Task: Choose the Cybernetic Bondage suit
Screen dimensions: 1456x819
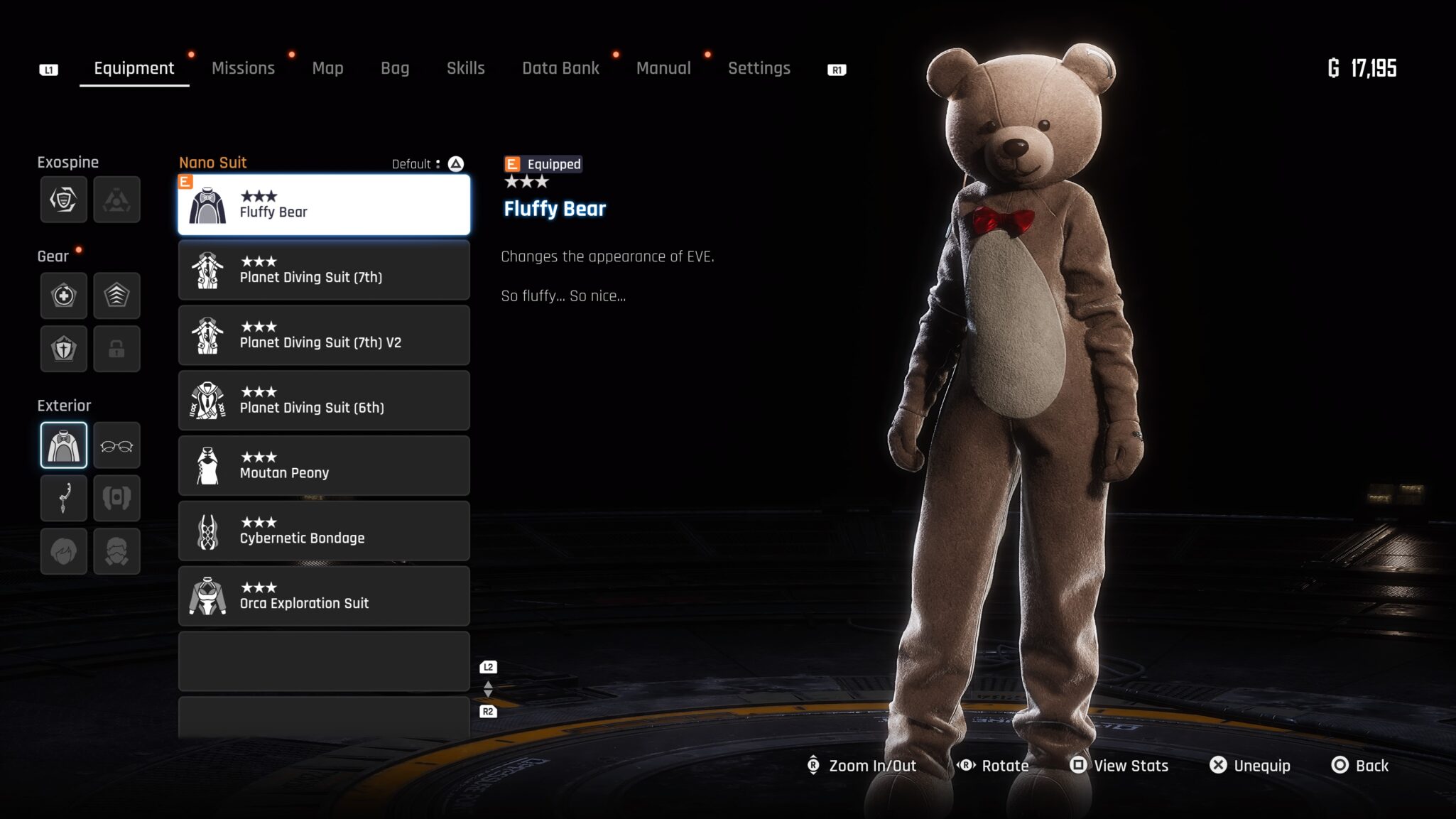Action: pos(324,531)
